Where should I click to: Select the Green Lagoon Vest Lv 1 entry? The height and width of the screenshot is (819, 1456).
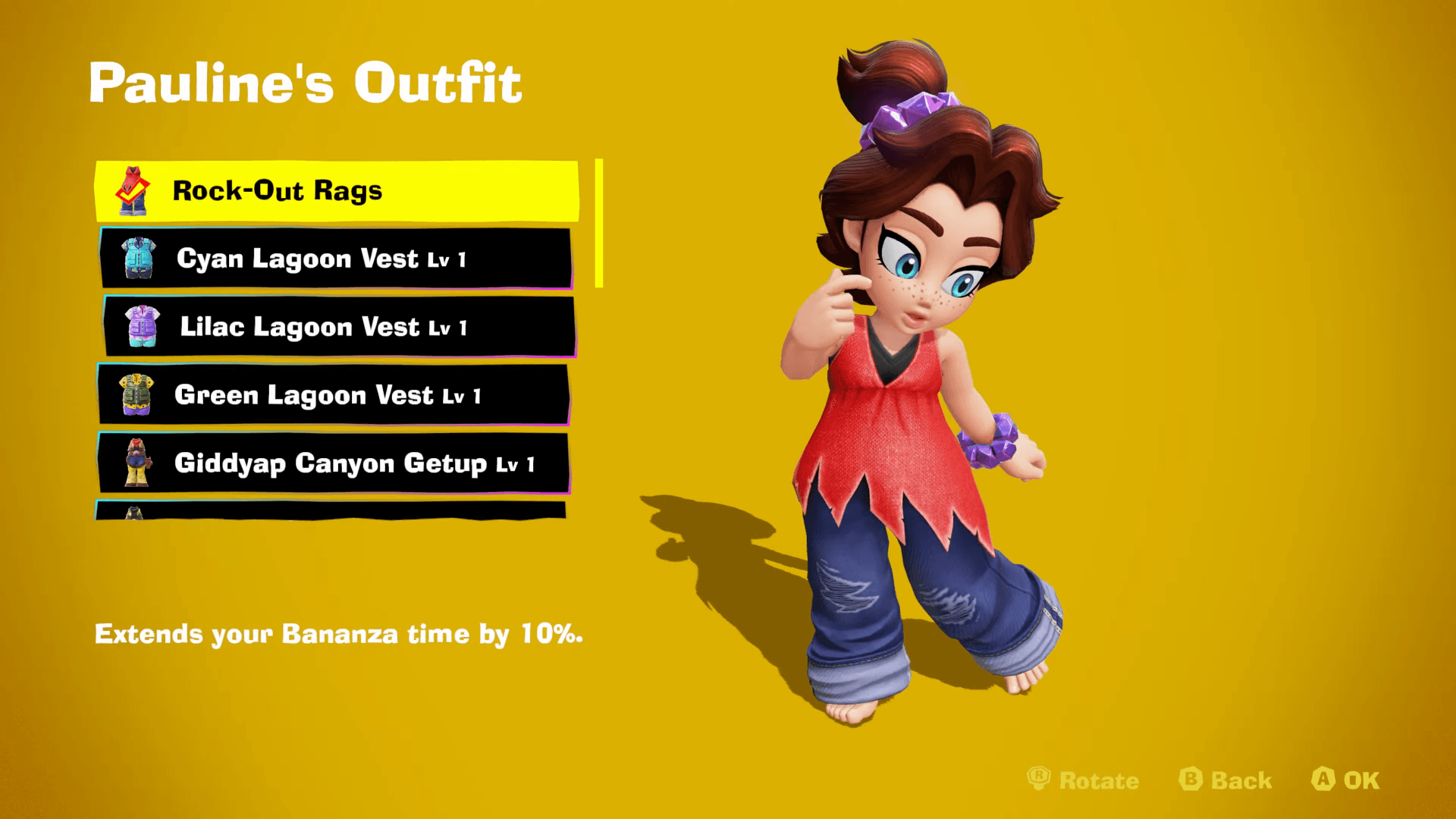[x=334, y=394]
